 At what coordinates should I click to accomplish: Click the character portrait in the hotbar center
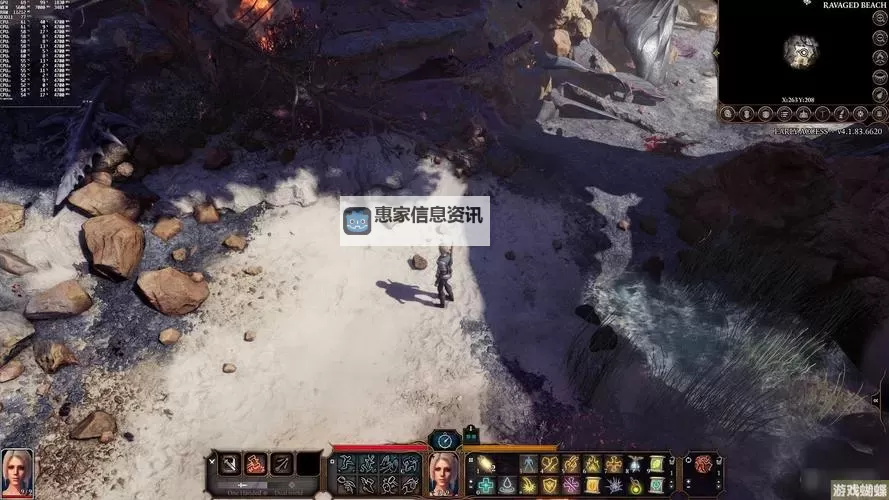click(x=443, y=473)
